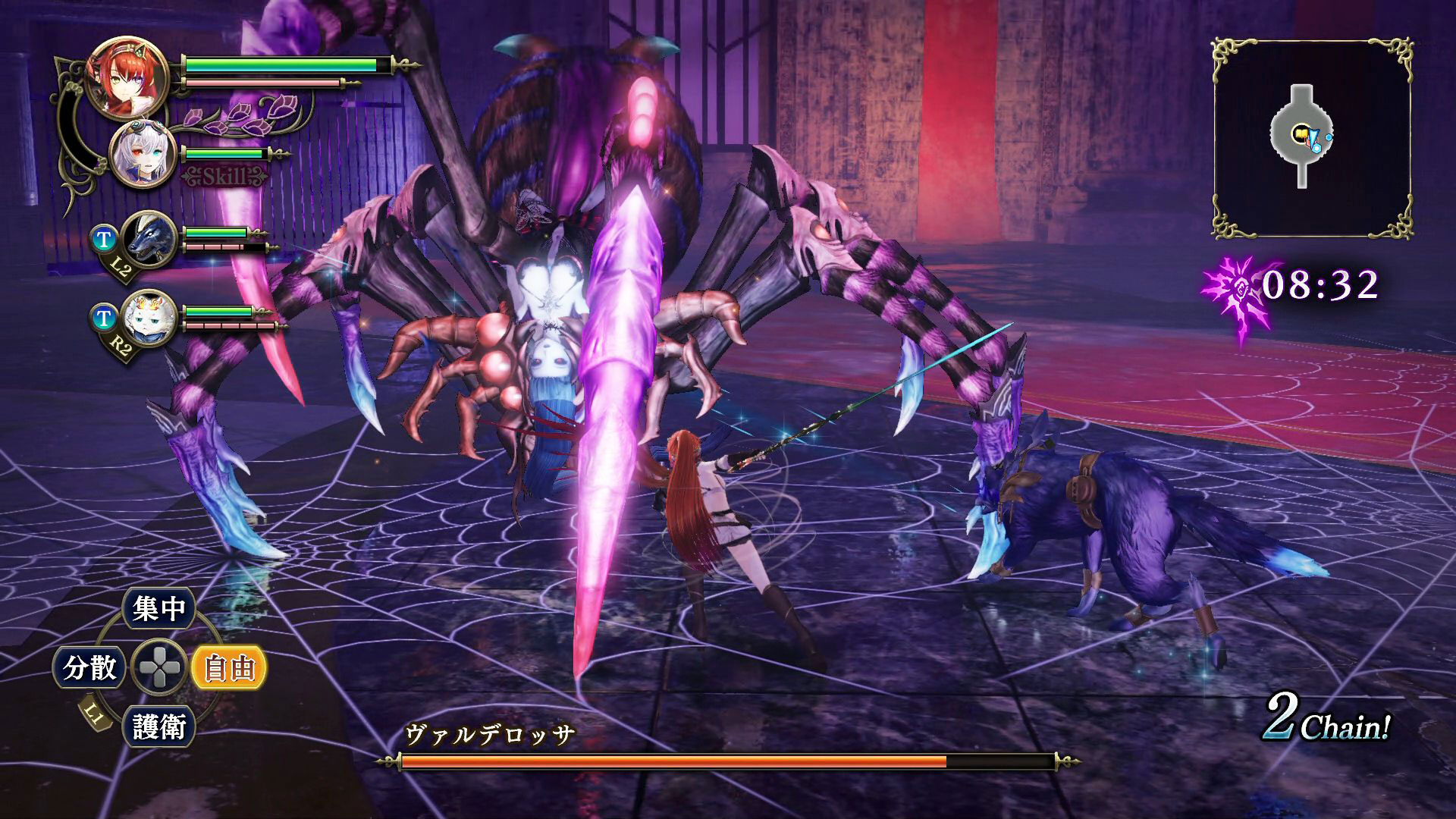This screenshot has height=819, width=1456.
Task: Open the dungeon minimap
Action: (1312, 139)
